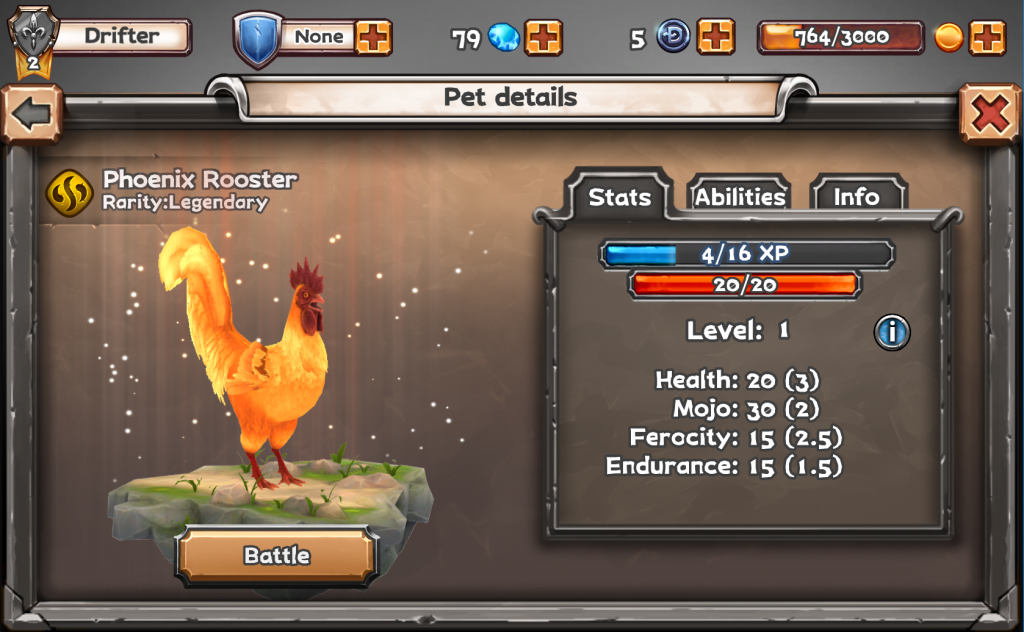This screenshot has height=632, width=1024.
Task: Go back with the arrow button
Action: [x=31, y=114]
